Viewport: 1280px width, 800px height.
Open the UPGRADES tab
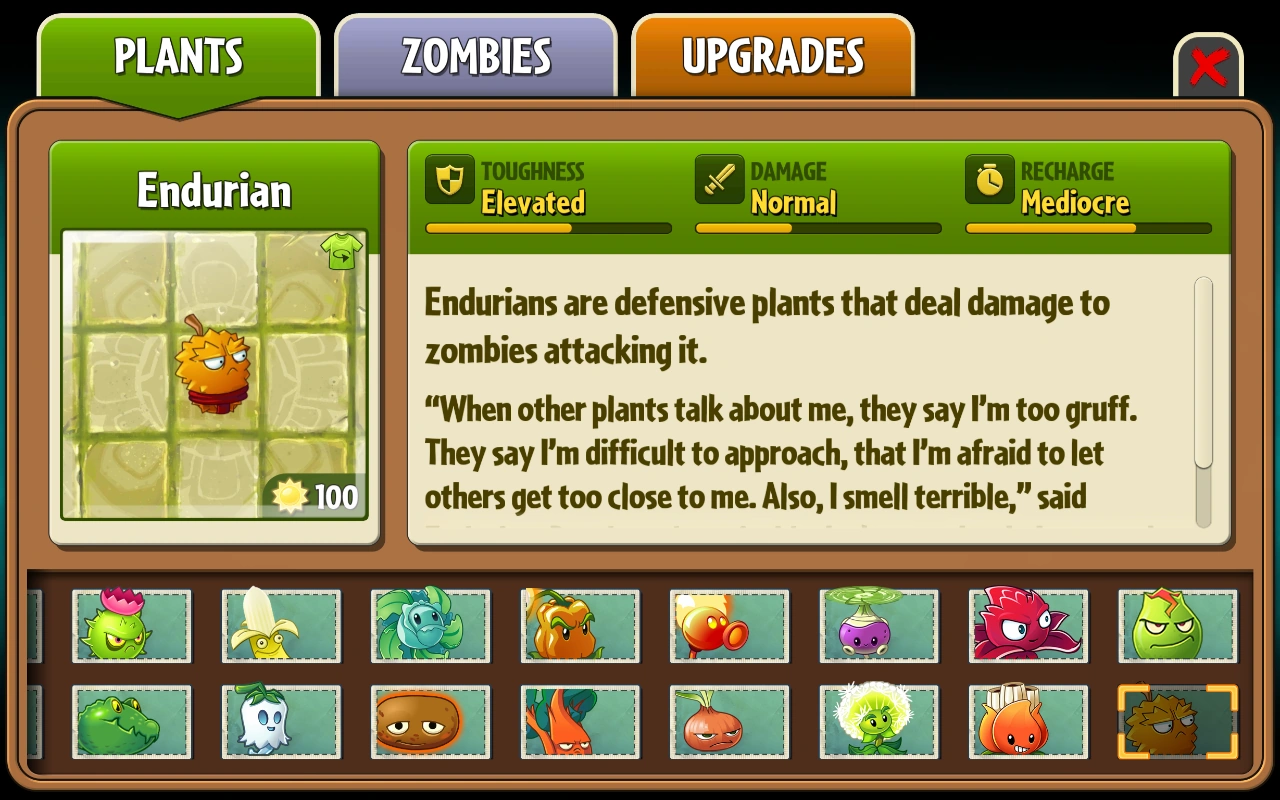773,57
